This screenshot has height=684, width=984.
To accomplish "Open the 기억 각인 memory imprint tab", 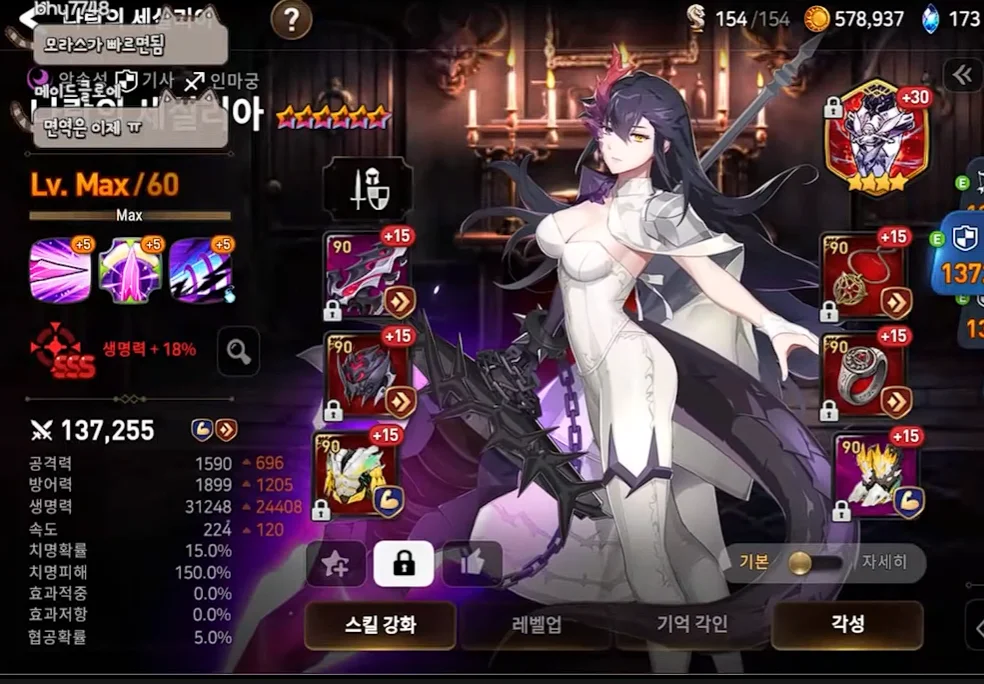I will pos(692,625).
